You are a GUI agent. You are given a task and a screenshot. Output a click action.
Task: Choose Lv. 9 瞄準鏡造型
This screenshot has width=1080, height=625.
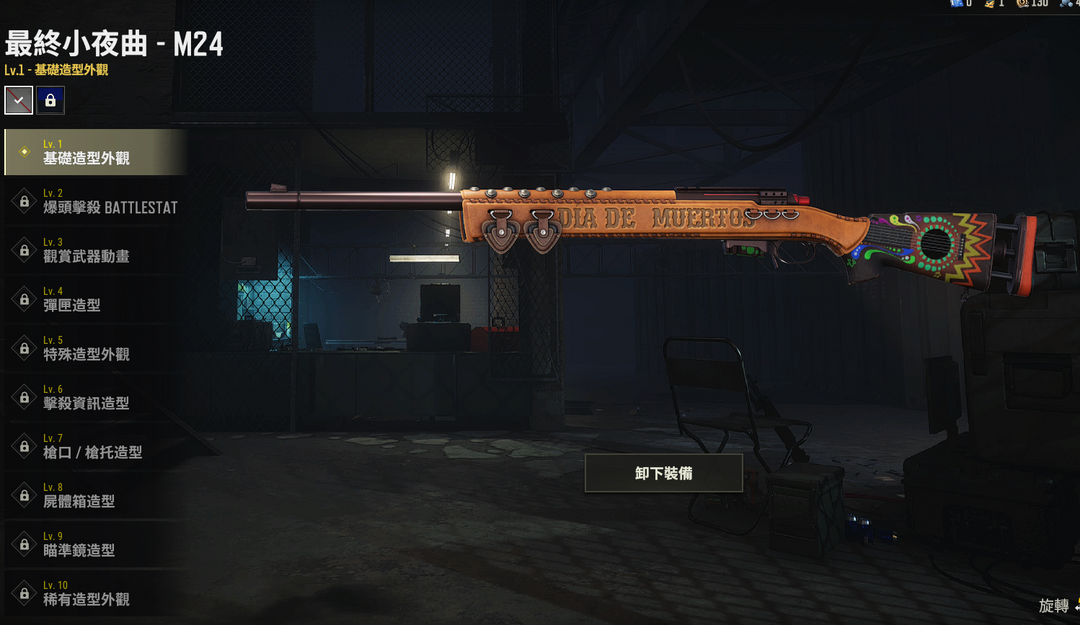pyautogui.click(x=95, y=544)
